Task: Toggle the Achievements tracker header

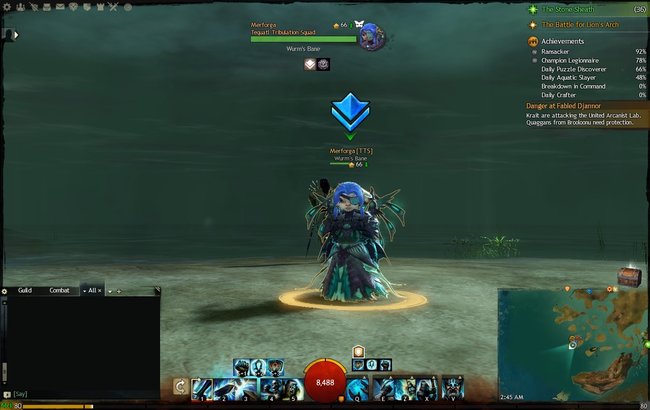Action: [563, 41]
